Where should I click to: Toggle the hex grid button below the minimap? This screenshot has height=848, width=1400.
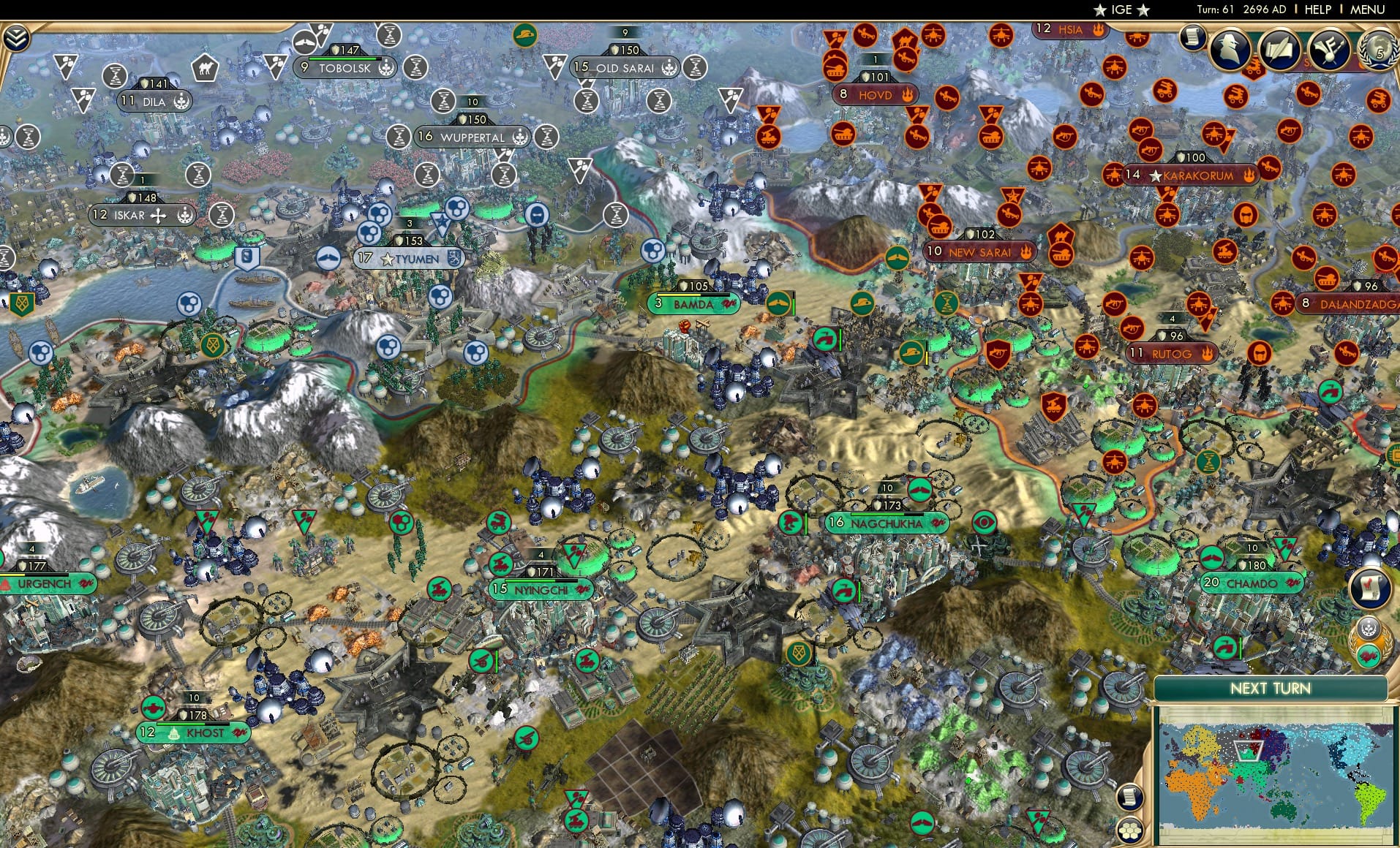(x=1129, y=830)
